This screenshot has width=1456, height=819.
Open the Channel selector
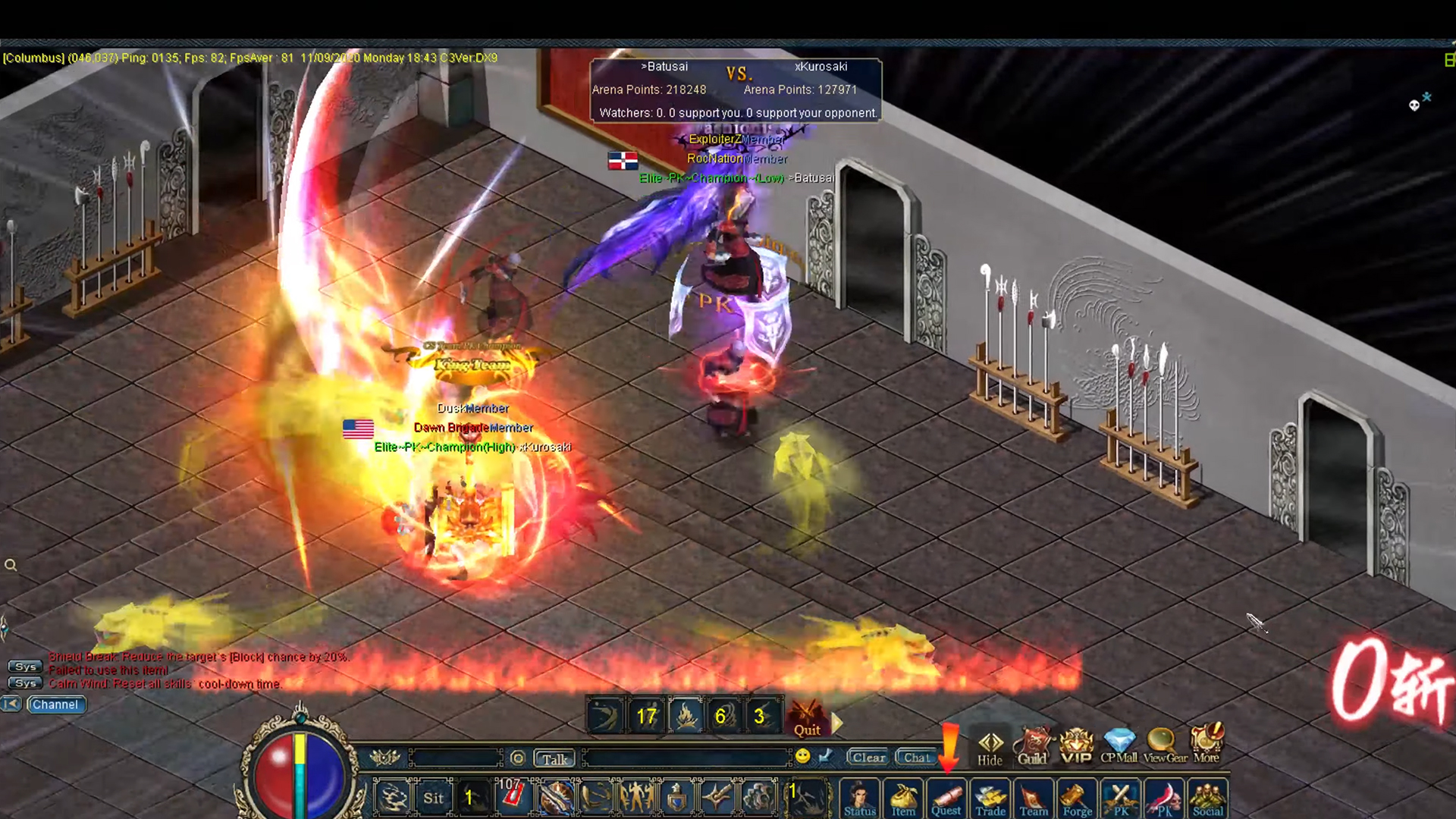tap(55, 704)
